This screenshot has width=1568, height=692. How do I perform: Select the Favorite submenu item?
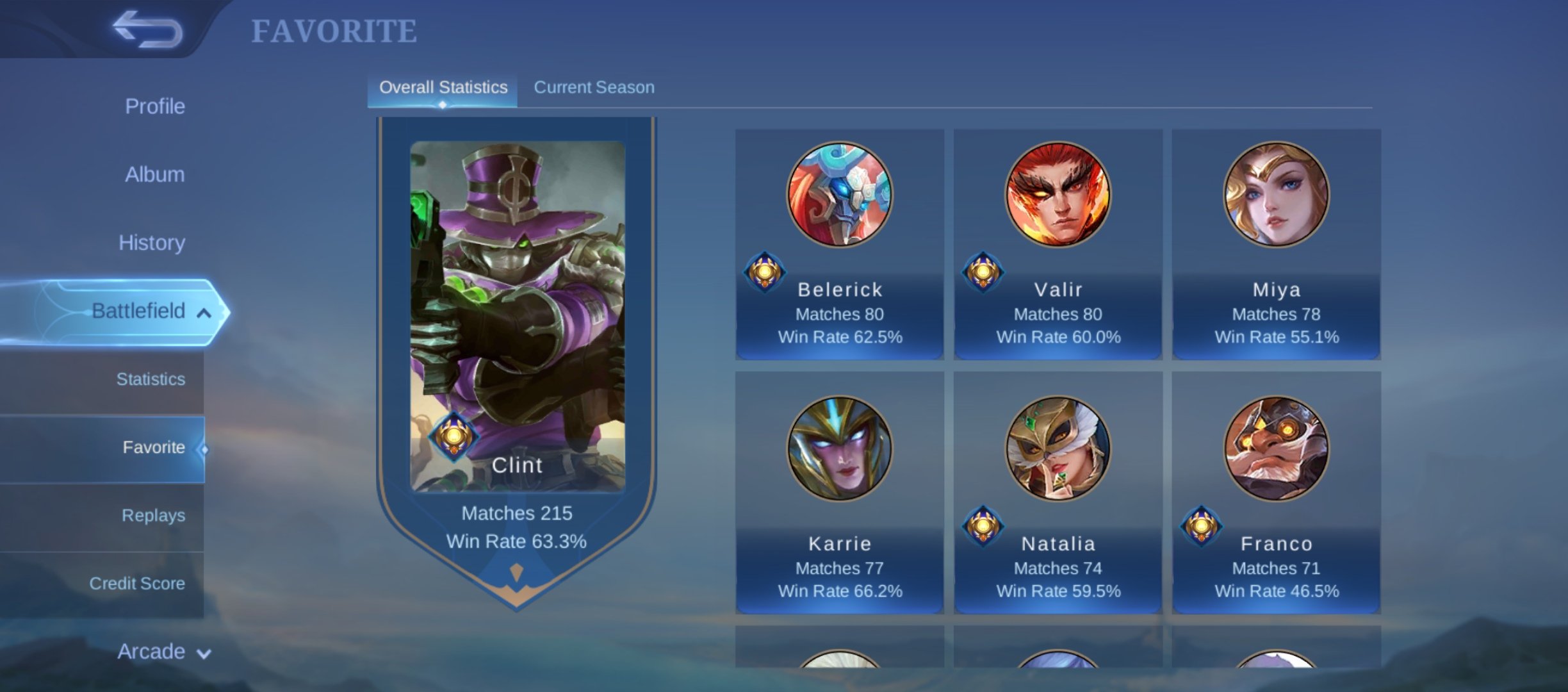point(153,447)
